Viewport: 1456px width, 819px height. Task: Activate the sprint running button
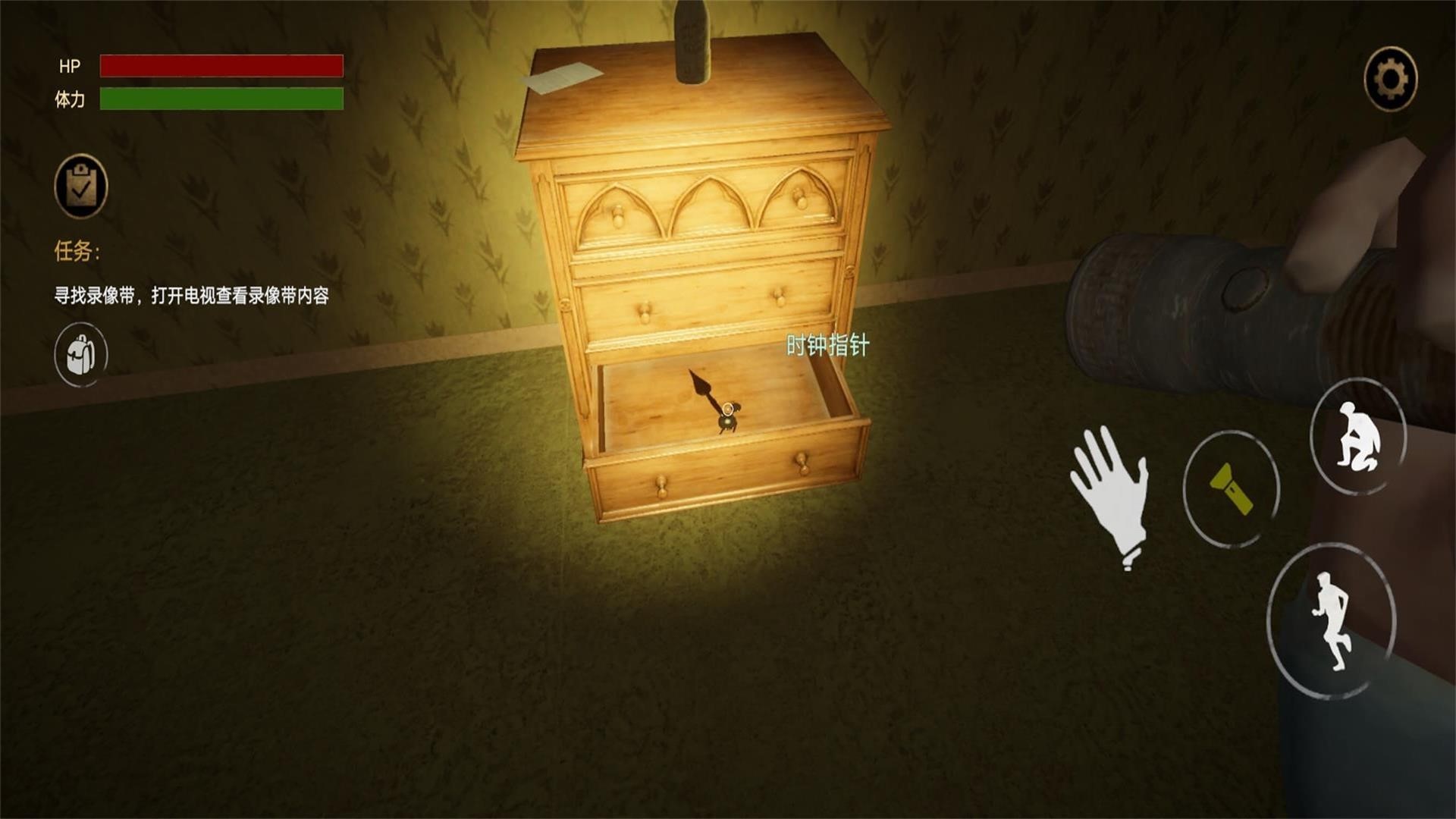click(x=1332, y=620)
